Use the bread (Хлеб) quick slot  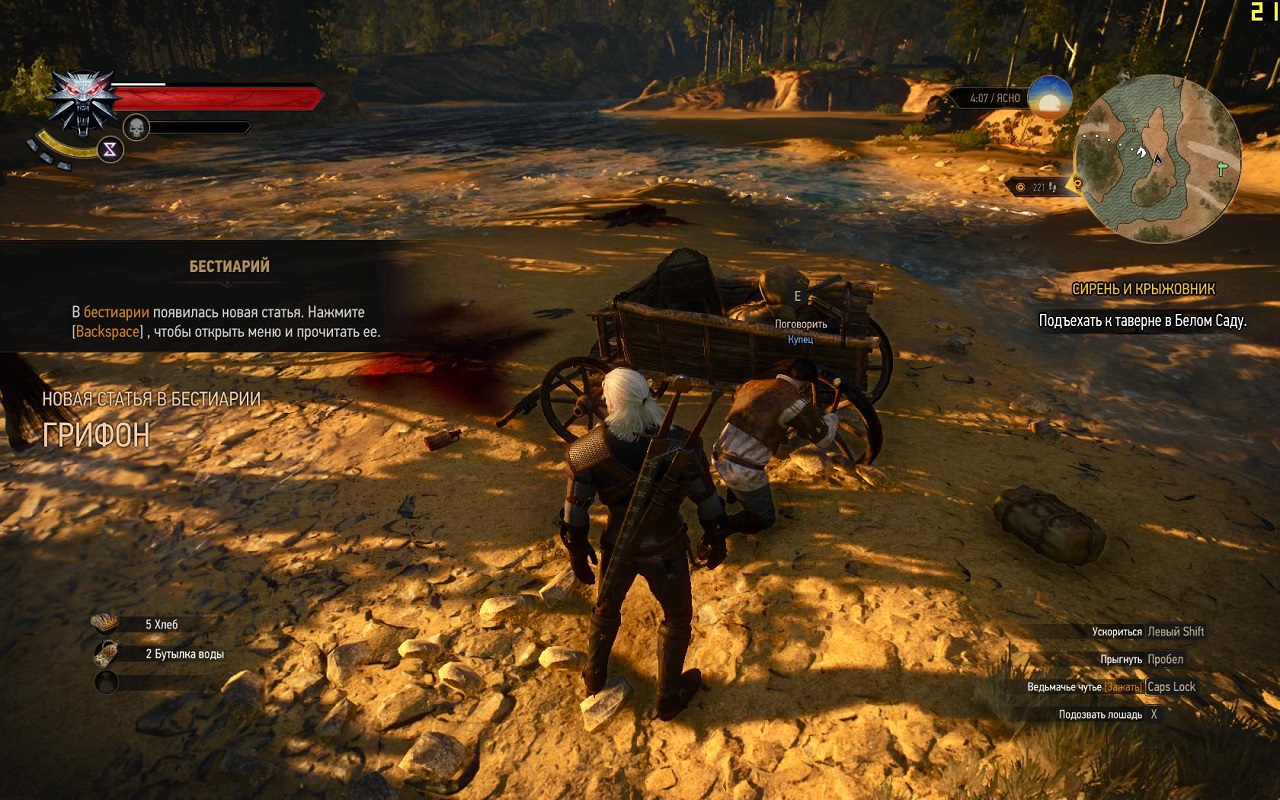pyautogui.click(x=105, y=624)
